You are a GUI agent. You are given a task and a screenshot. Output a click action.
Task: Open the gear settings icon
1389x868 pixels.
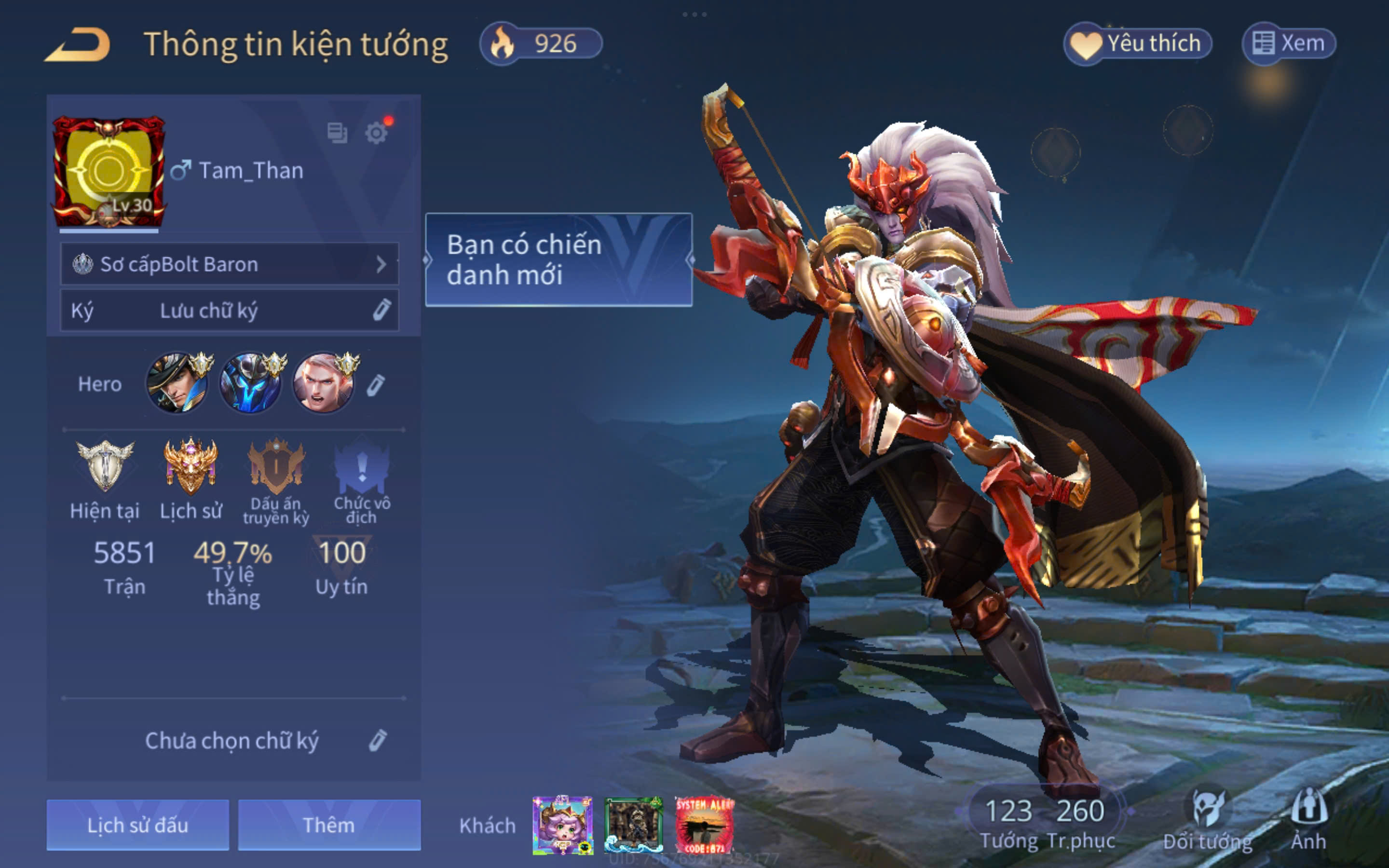click(377, 133)
